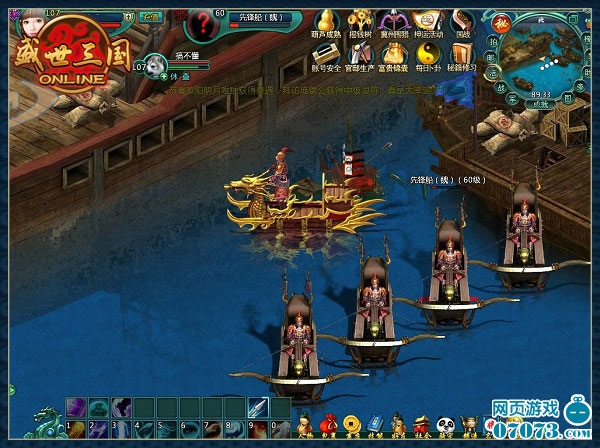This screenshot has width=600, height=448.
Task: Activate the sword skill in hotbar slot 9
Action: tap(256, 408)
